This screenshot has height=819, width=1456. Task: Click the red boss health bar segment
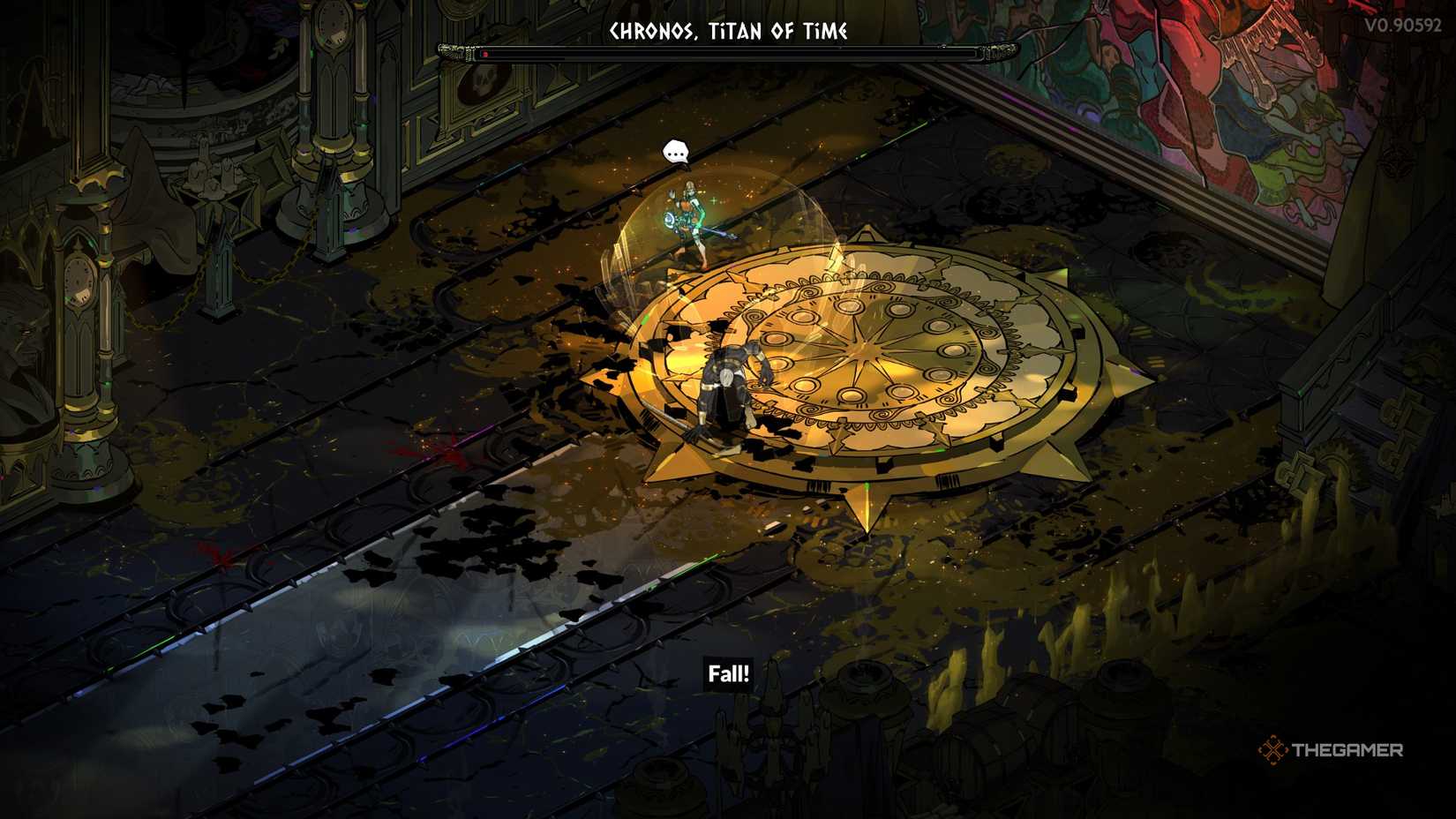tap(487, 54)
